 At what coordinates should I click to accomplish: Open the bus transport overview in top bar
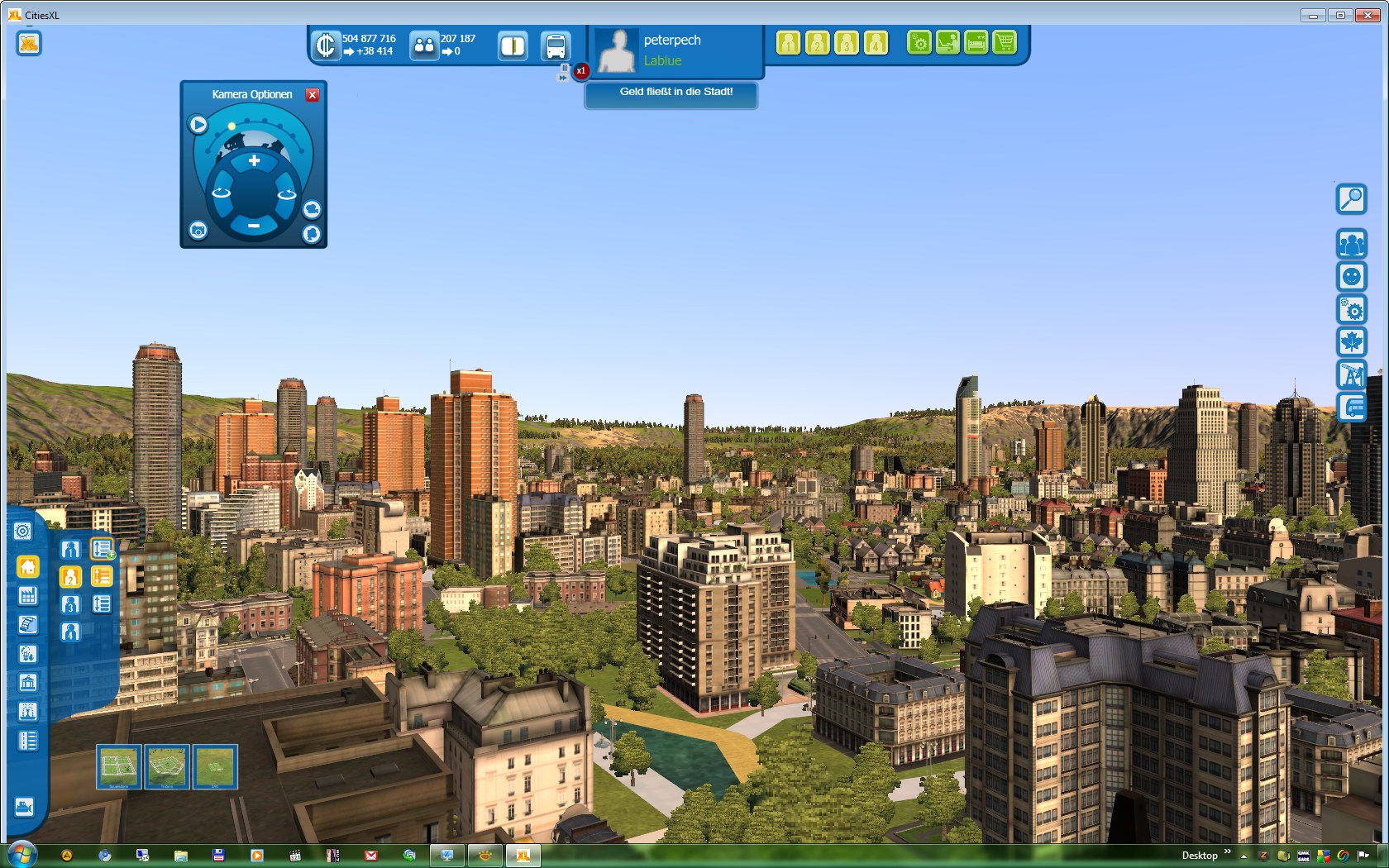(556, 46)
